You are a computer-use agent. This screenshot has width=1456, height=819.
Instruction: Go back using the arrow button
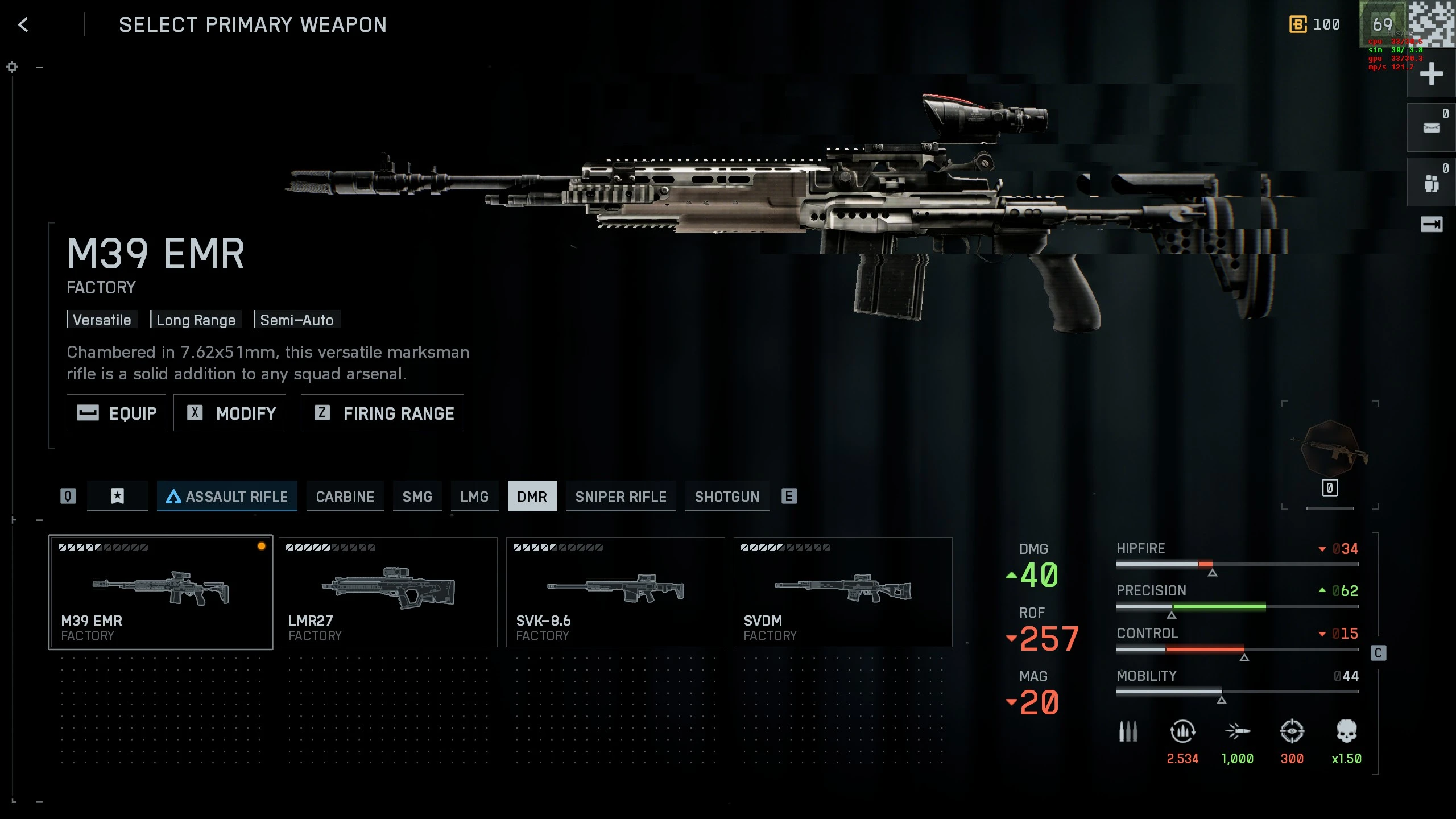23,25
